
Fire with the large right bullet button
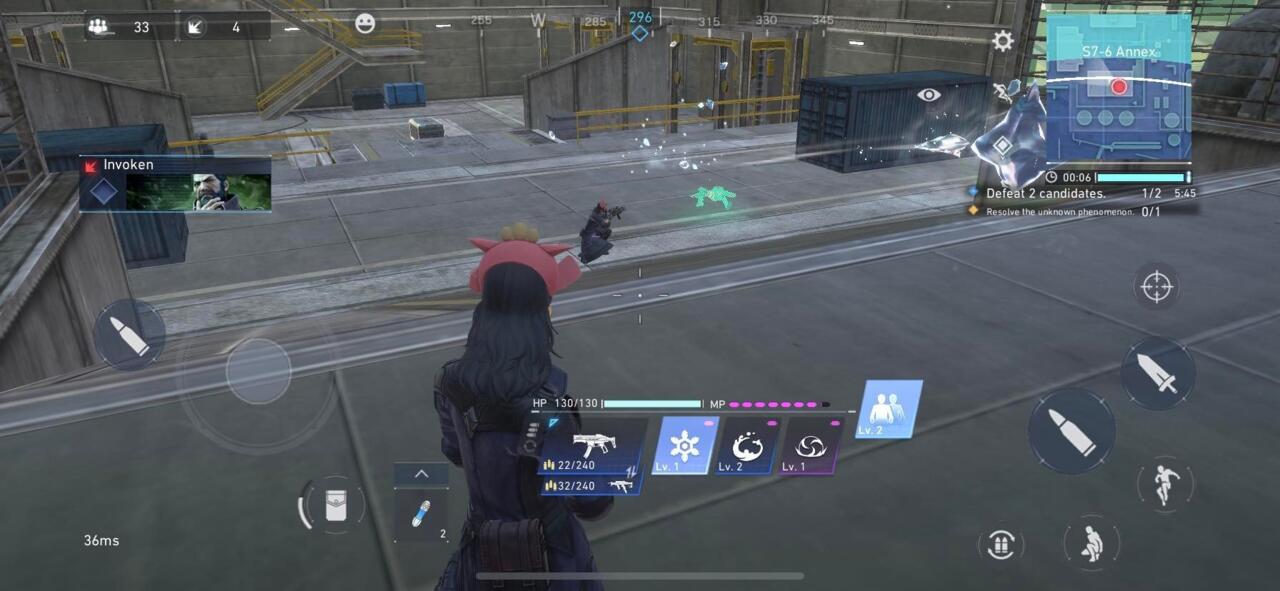click(x=1071, y=431)
